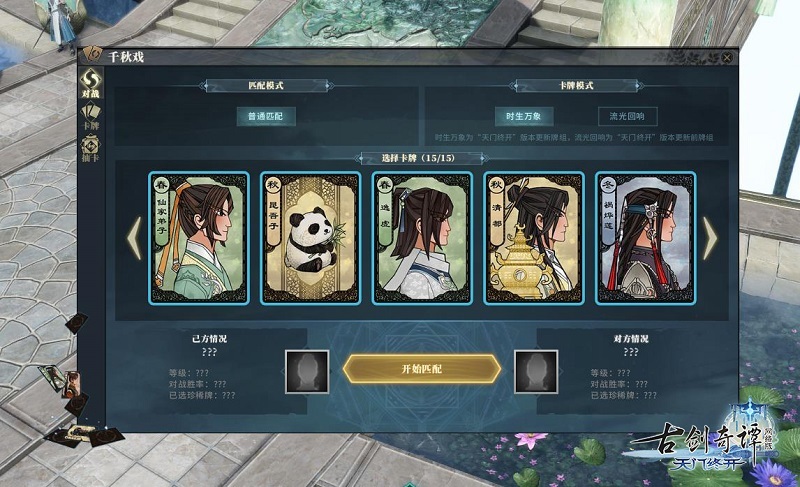800x487 pixels.
Task: Switch to the 卡牌 cards tab
Action: click(91, 115)
